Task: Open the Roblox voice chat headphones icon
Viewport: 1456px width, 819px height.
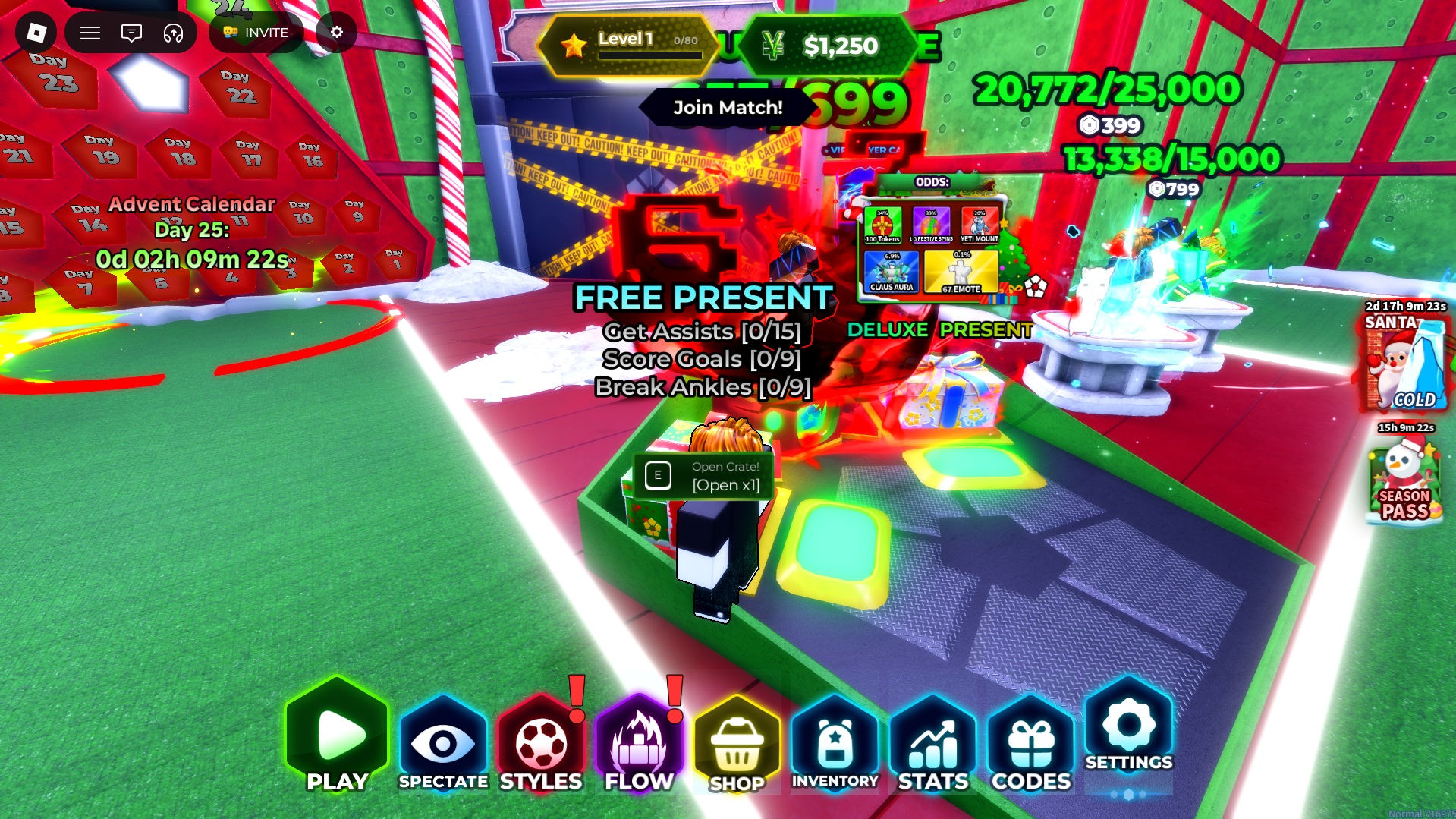Action: click(x=174, y=32)
